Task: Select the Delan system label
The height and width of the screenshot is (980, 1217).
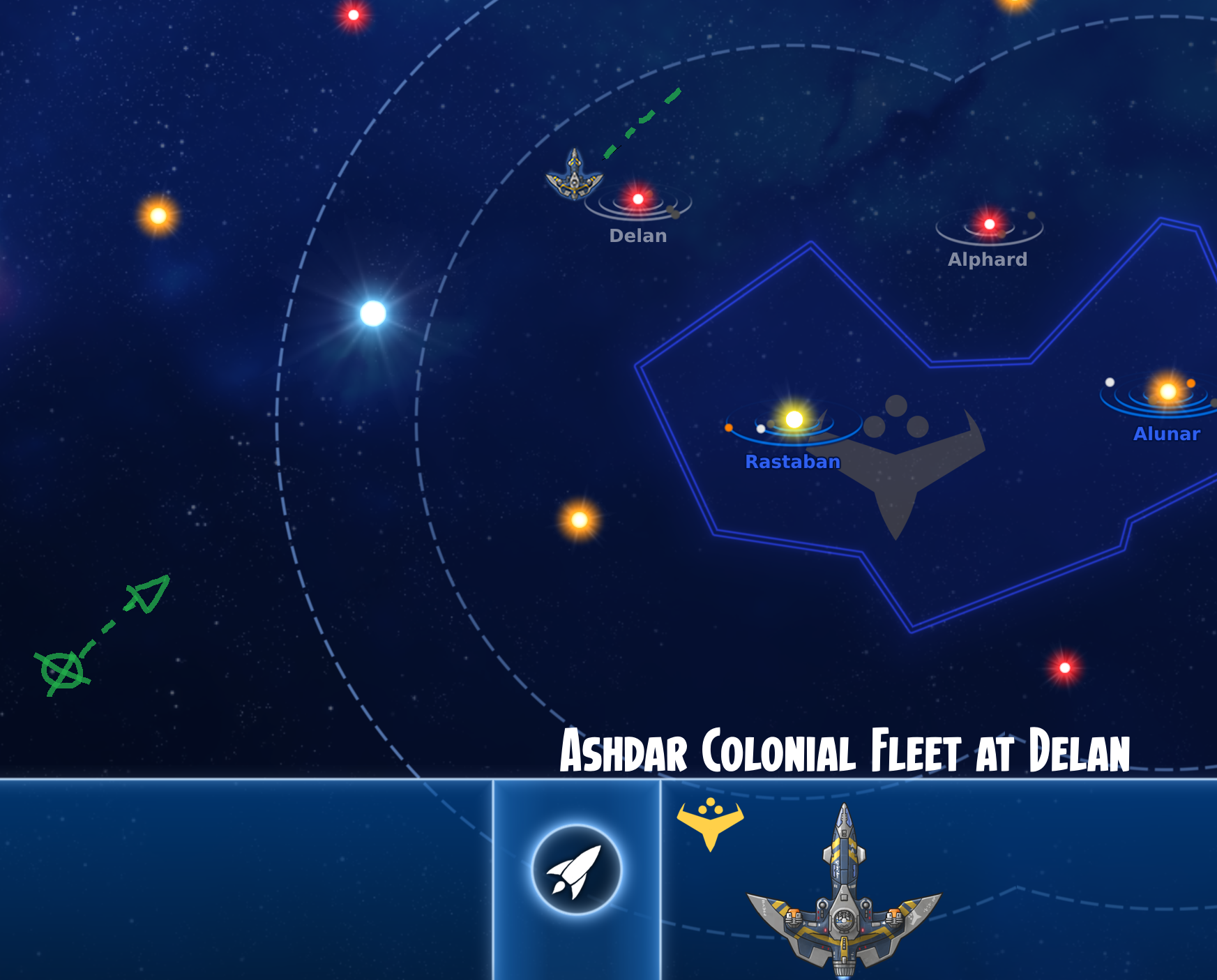Action: click(637, 236)
